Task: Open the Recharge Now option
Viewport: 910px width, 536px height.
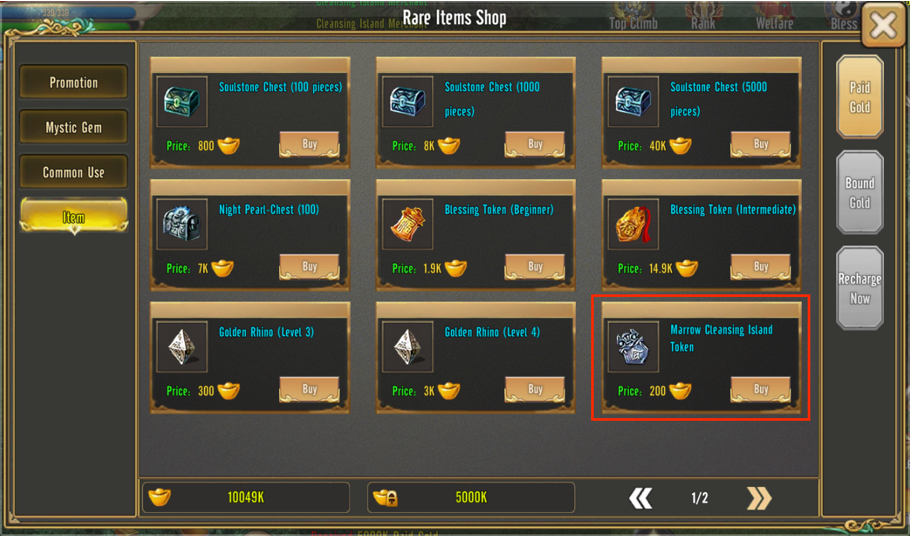Action: (860, 288)
